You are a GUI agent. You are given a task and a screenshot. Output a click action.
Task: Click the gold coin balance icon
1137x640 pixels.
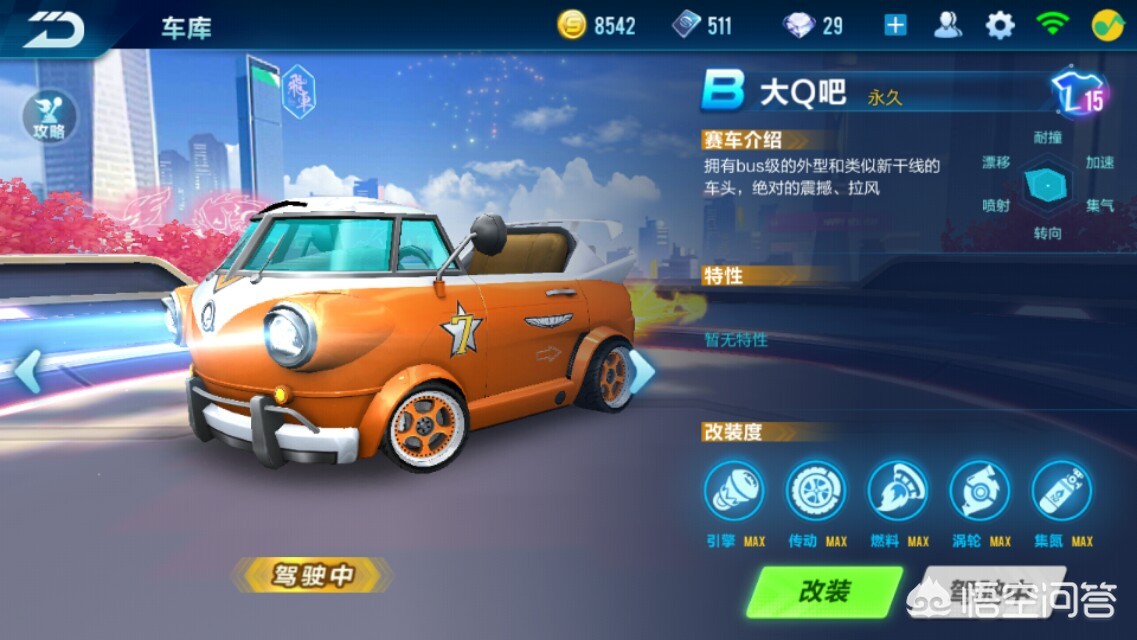coord(572,26)
